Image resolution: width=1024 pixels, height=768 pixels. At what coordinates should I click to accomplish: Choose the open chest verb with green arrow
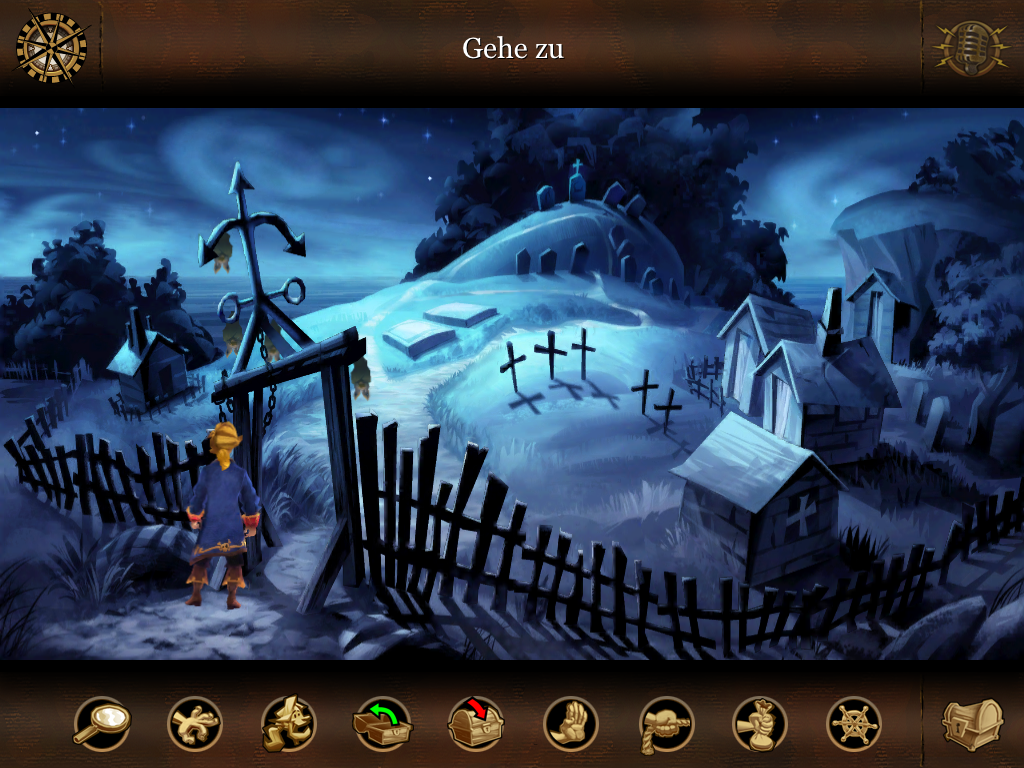click(382, 723)
